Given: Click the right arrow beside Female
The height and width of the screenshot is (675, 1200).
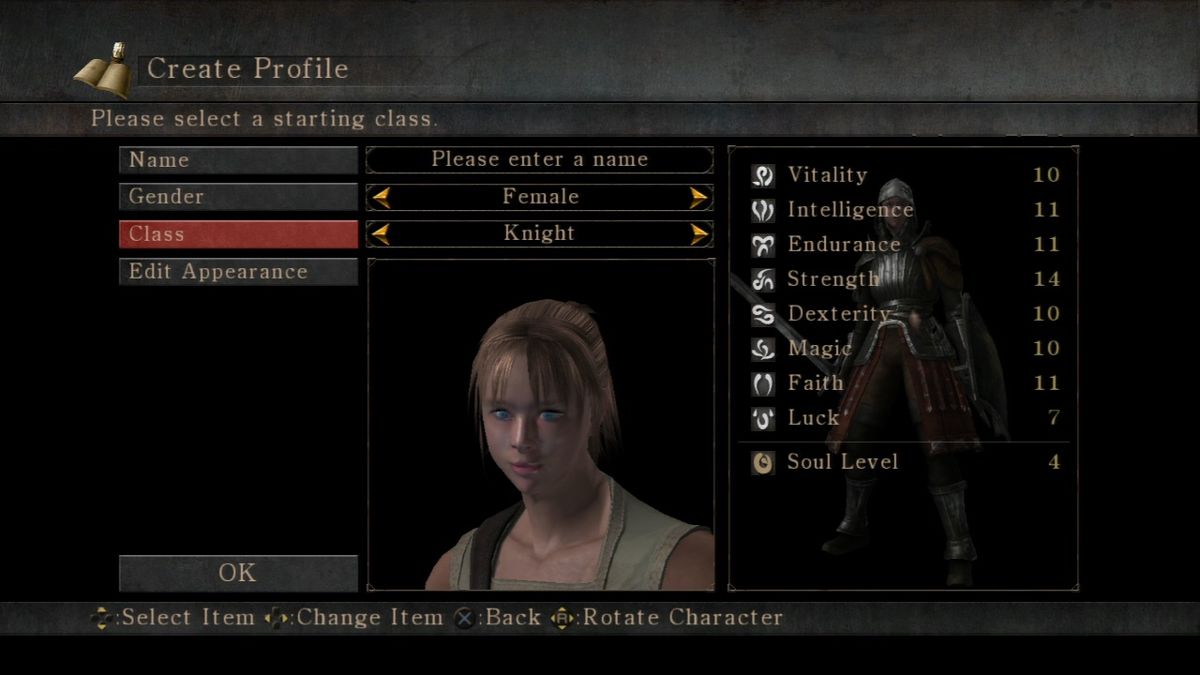Looking at the screenshot, I should [699, 197].
